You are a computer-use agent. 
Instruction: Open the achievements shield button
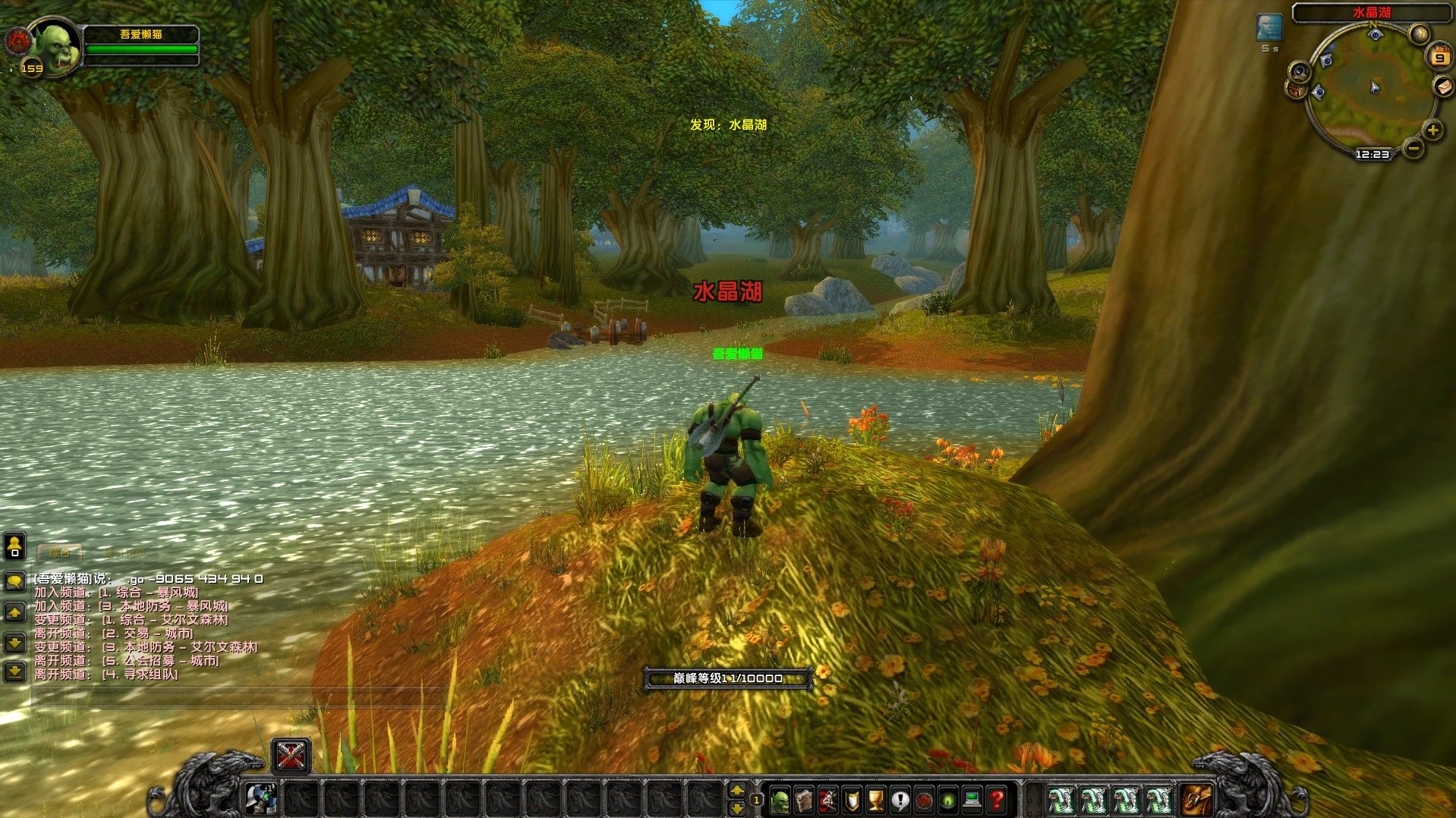click(x=852, y=800)
